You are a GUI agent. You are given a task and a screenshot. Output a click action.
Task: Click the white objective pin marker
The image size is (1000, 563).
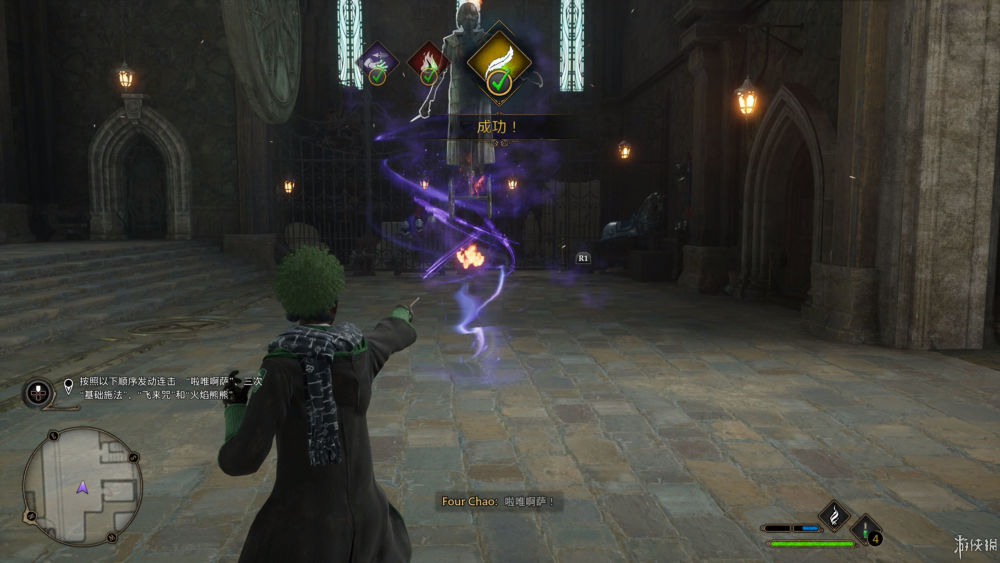click(x=69, y=383)
